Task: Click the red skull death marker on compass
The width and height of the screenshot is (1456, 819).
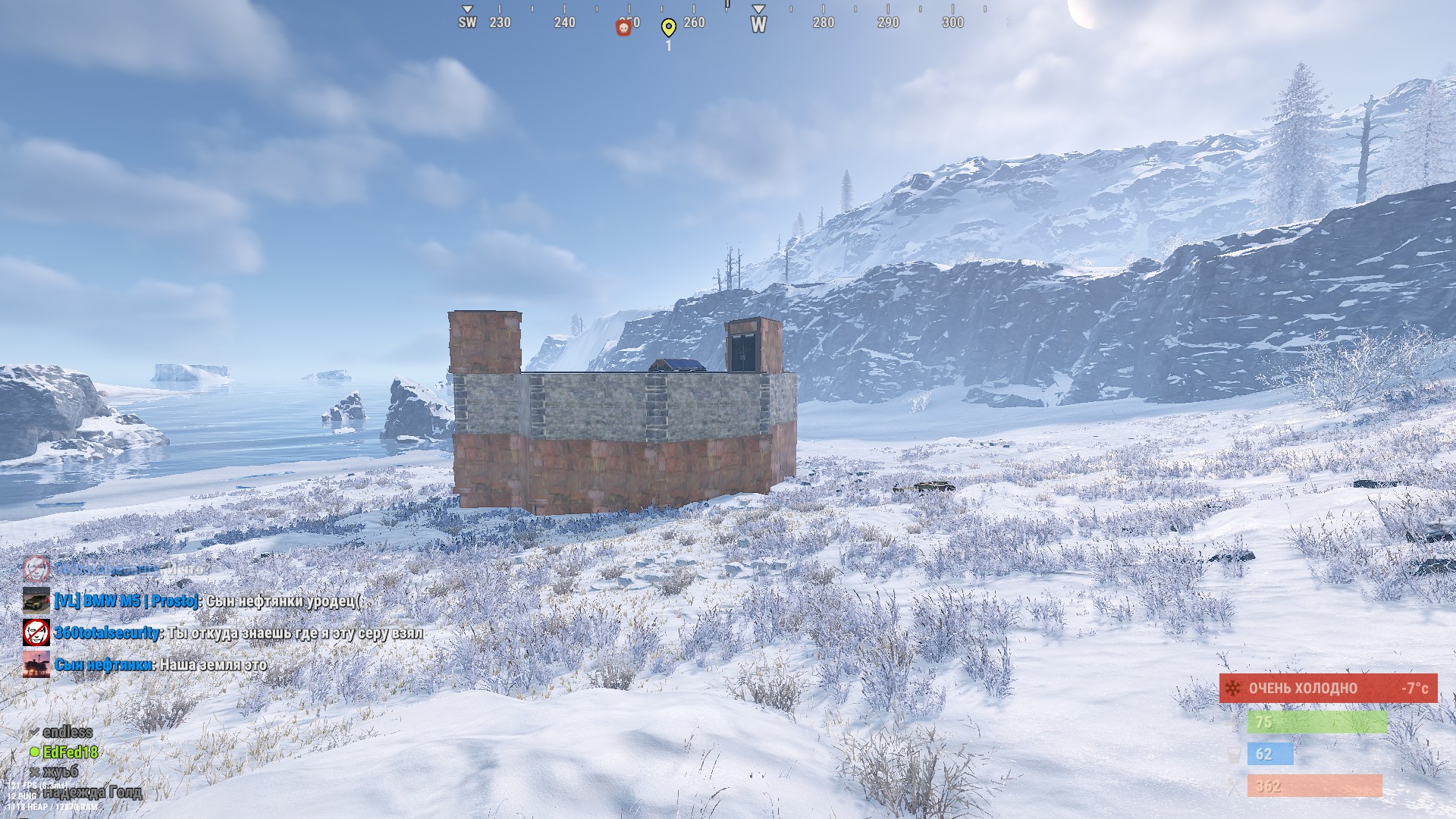Action: pos(623,28)
